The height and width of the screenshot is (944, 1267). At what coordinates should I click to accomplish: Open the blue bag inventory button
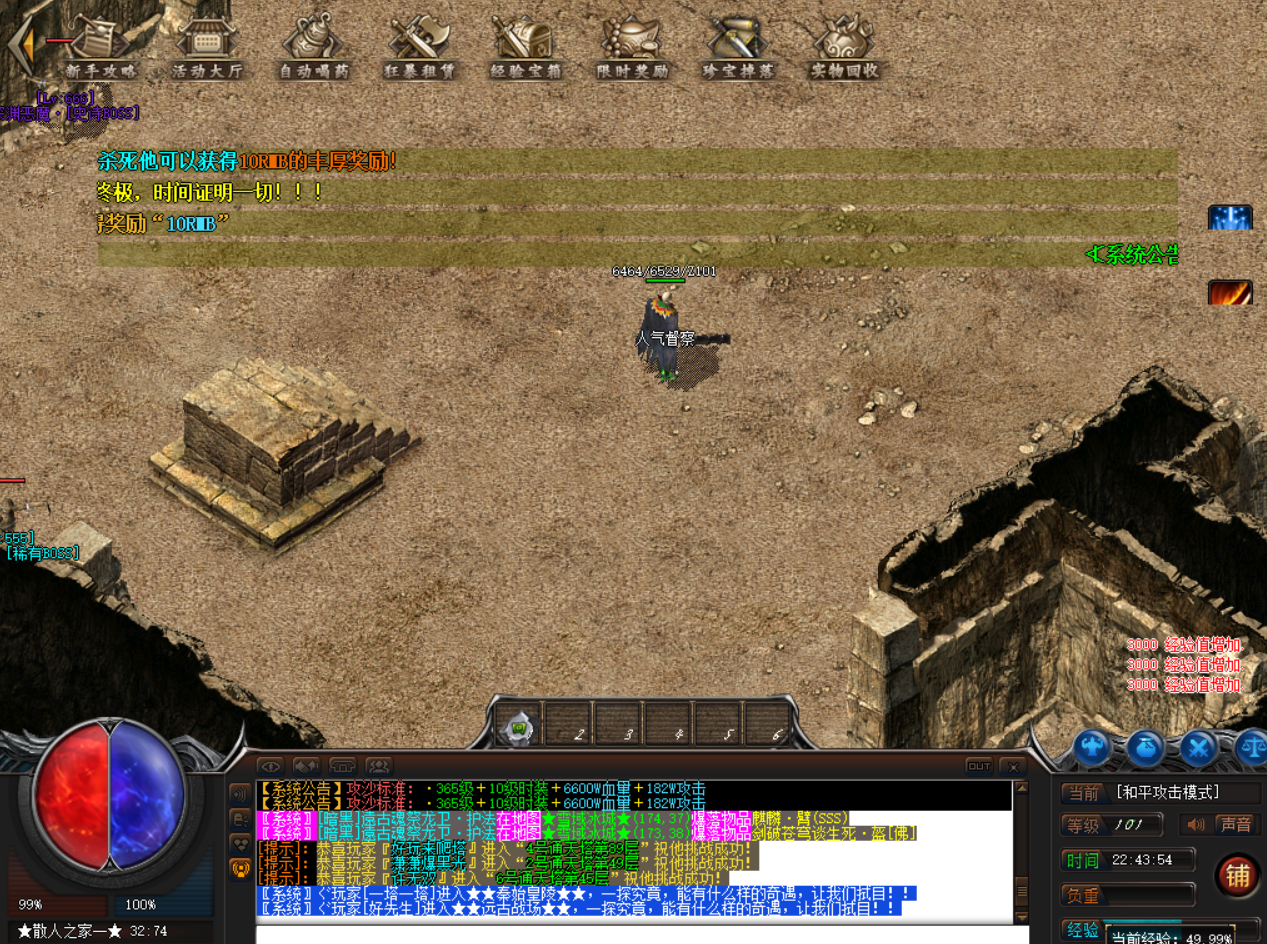click(x=1146, y=746)
